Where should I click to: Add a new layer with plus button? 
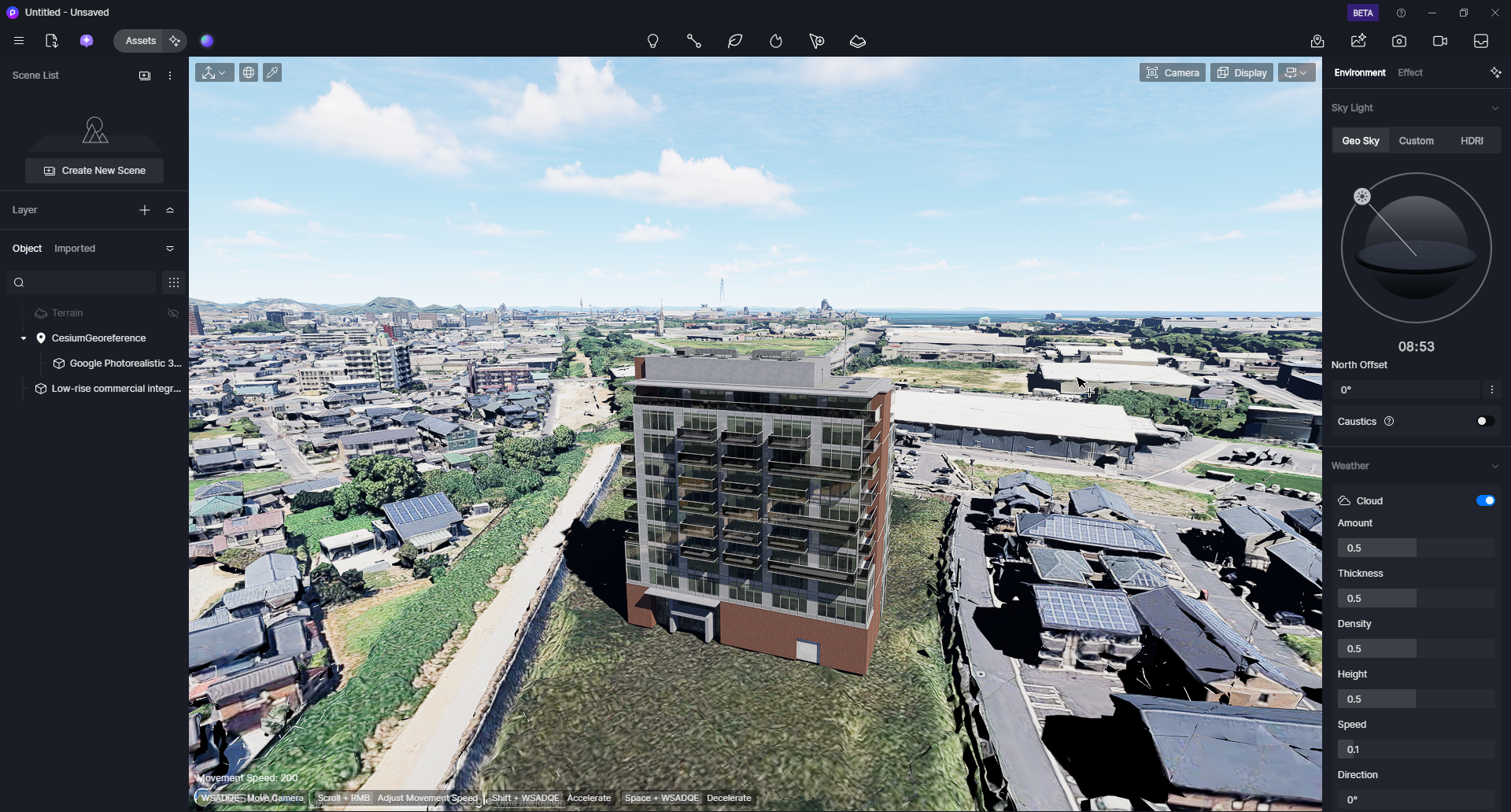[x=145, y=210]
